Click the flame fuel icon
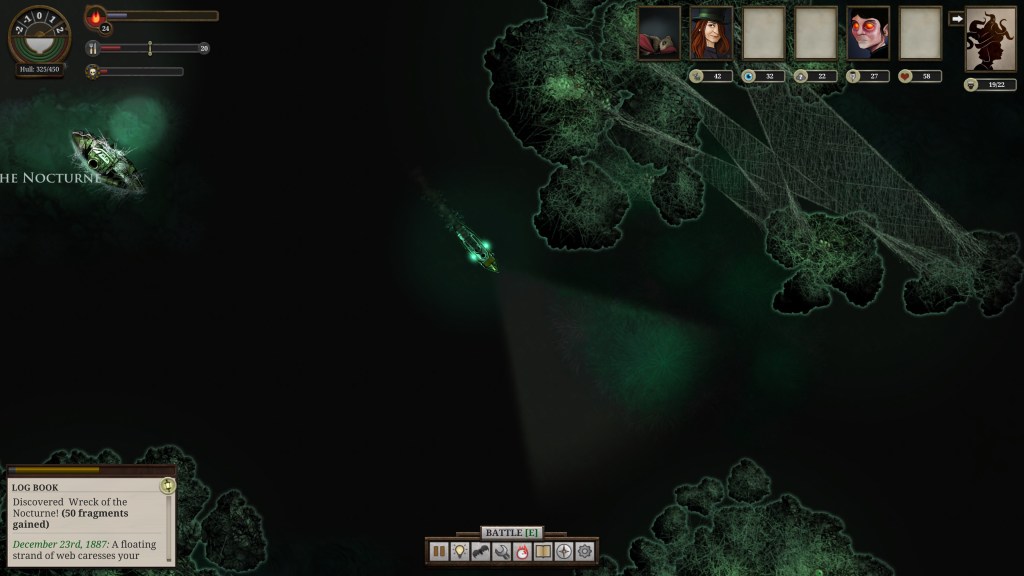Viewport: 1024px width, 576px height. click(x=97, y=17)
